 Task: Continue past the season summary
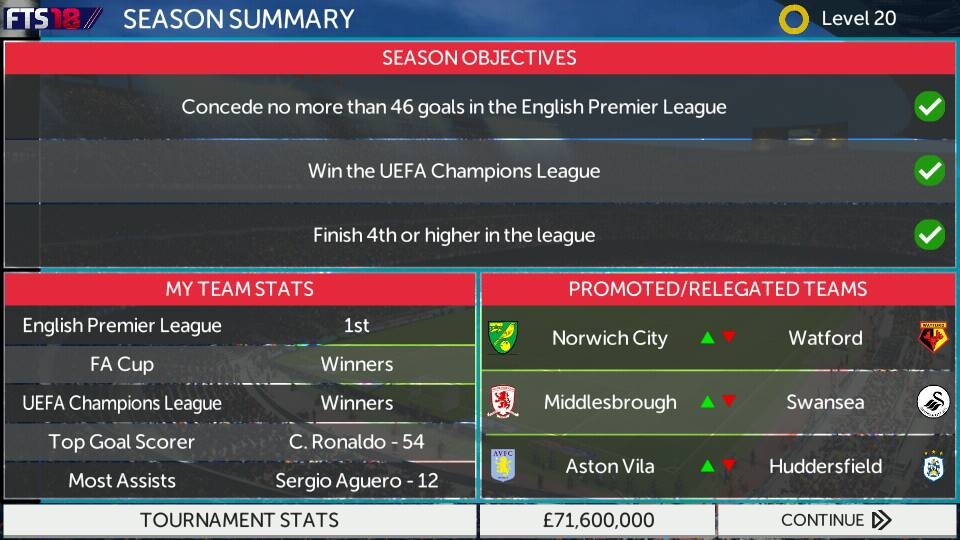tap(836, 520)
